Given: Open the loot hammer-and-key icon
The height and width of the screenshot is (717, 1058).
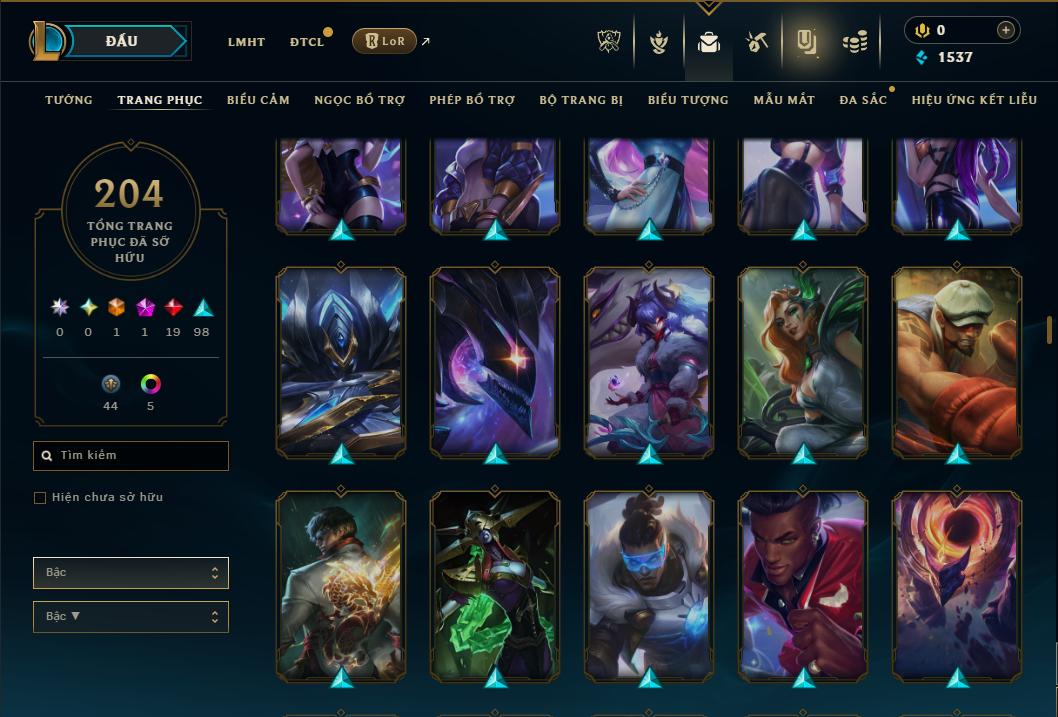Looking at the screenshot, I should pyautogui.click(x=756, y=42).
